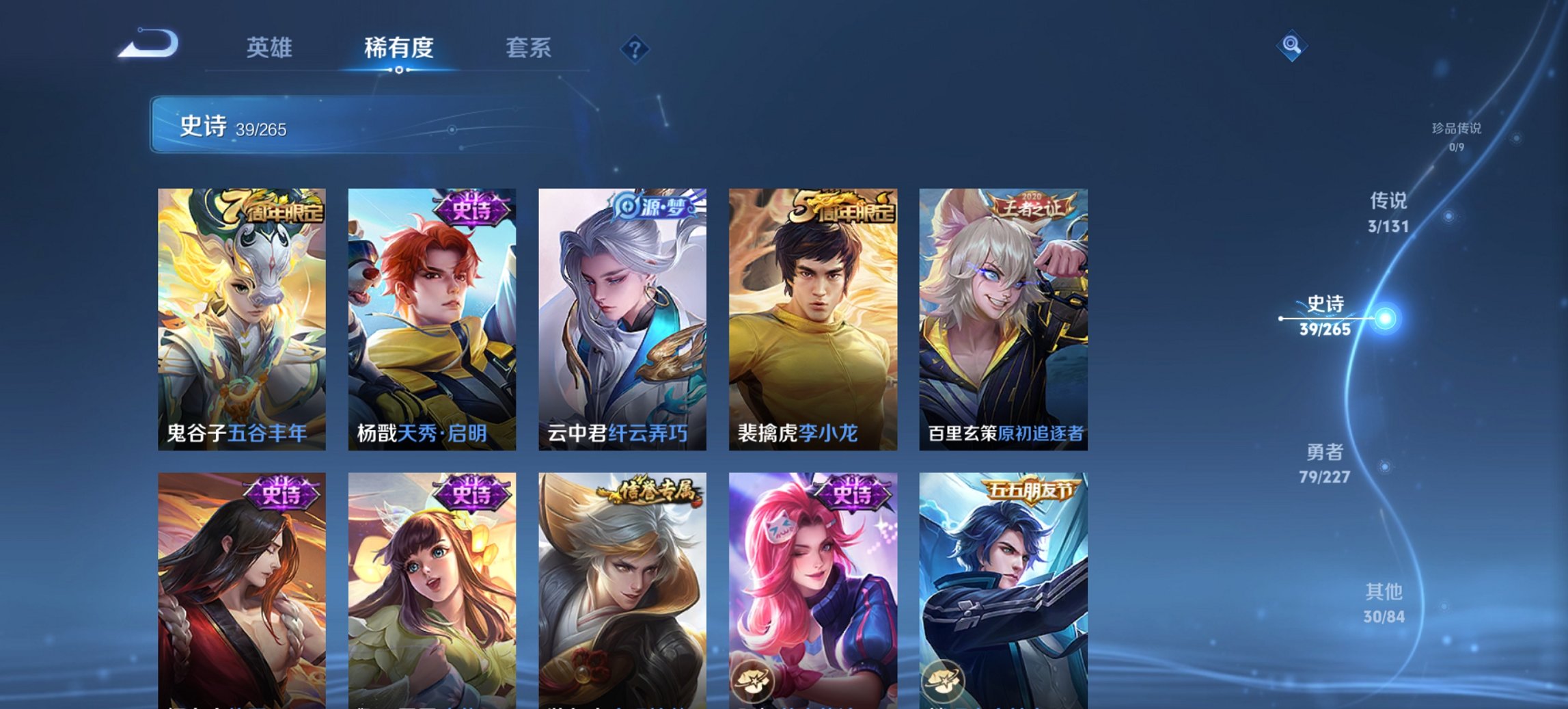This screenshot has width=1568, height=709.
Task: Switch to the 套系 tab
Action: [x=529, y=48]
